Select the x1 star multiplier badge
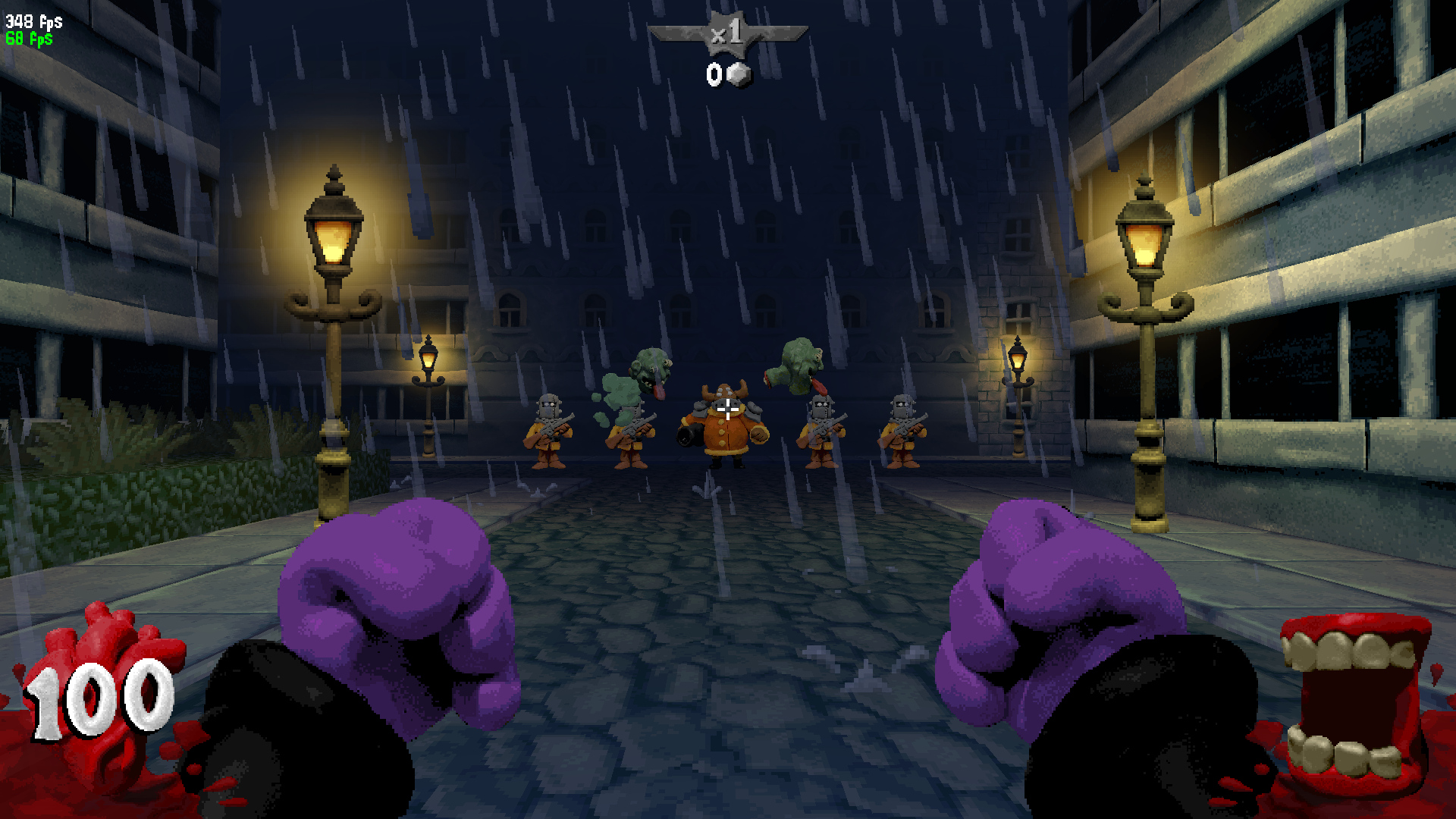1456x819 pixels. coord(727,34)
